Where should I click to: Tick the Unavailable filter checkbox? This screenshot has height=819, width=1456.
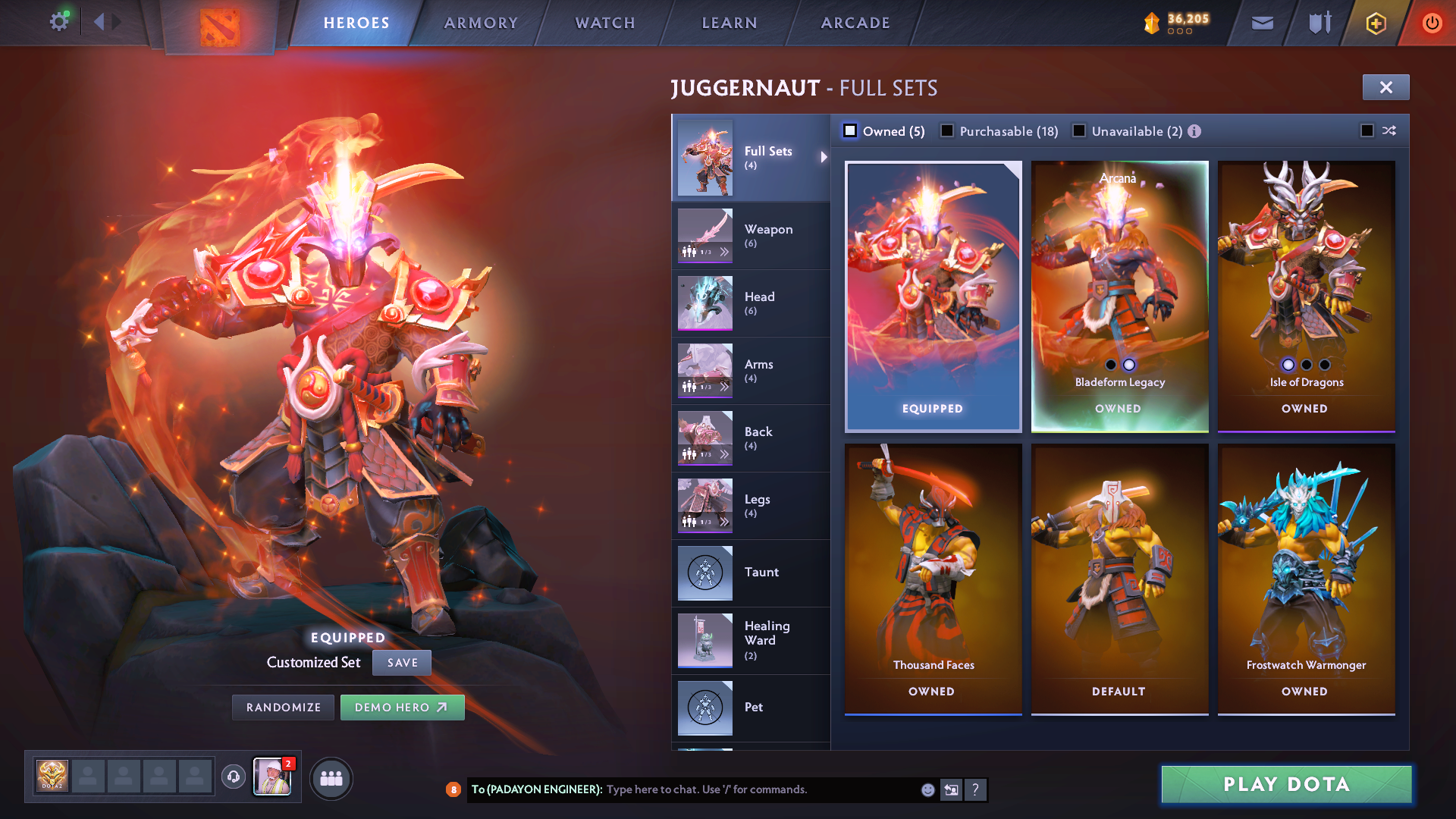1079,131
